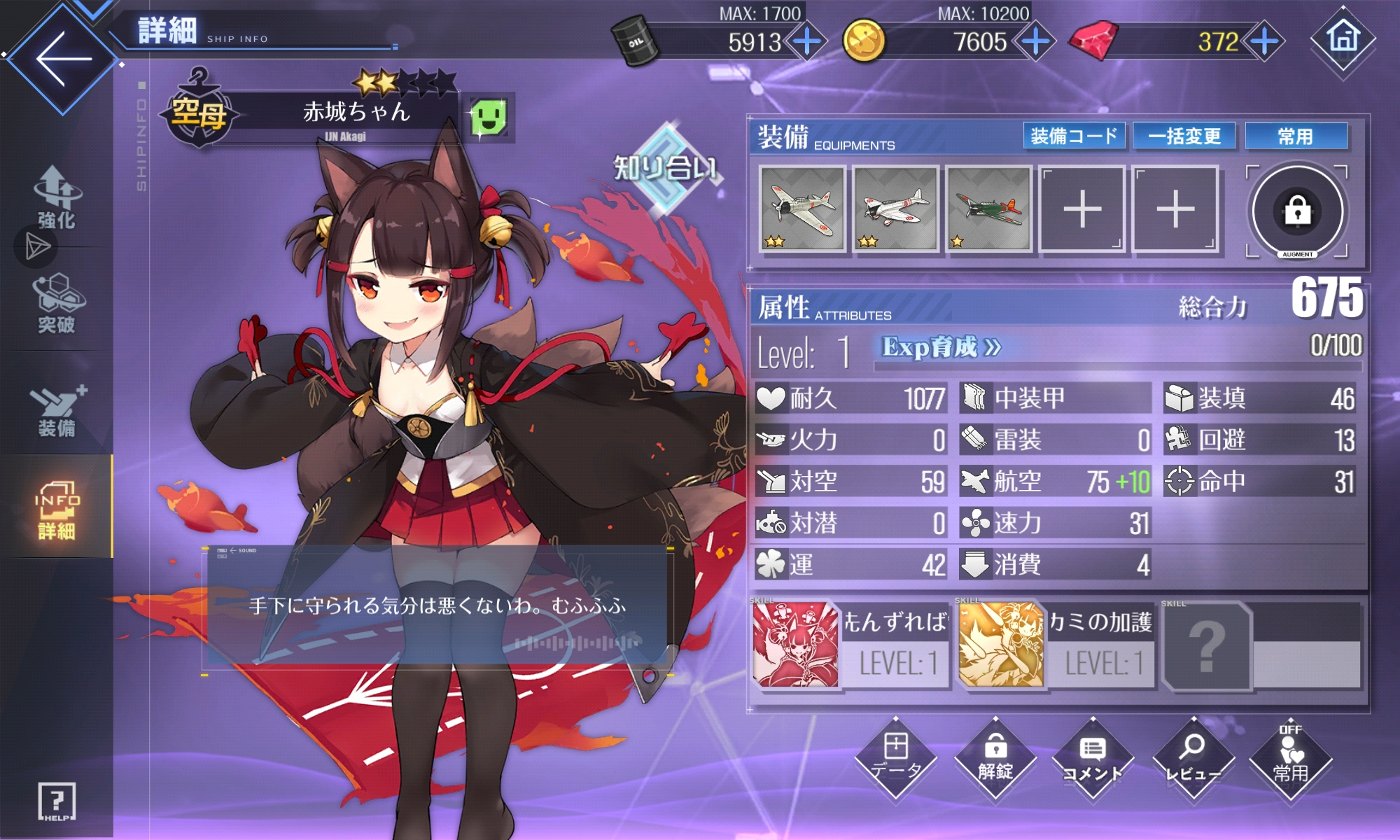
Task: Switch to the 突破 limit break tab
Action: click(56, 304)
